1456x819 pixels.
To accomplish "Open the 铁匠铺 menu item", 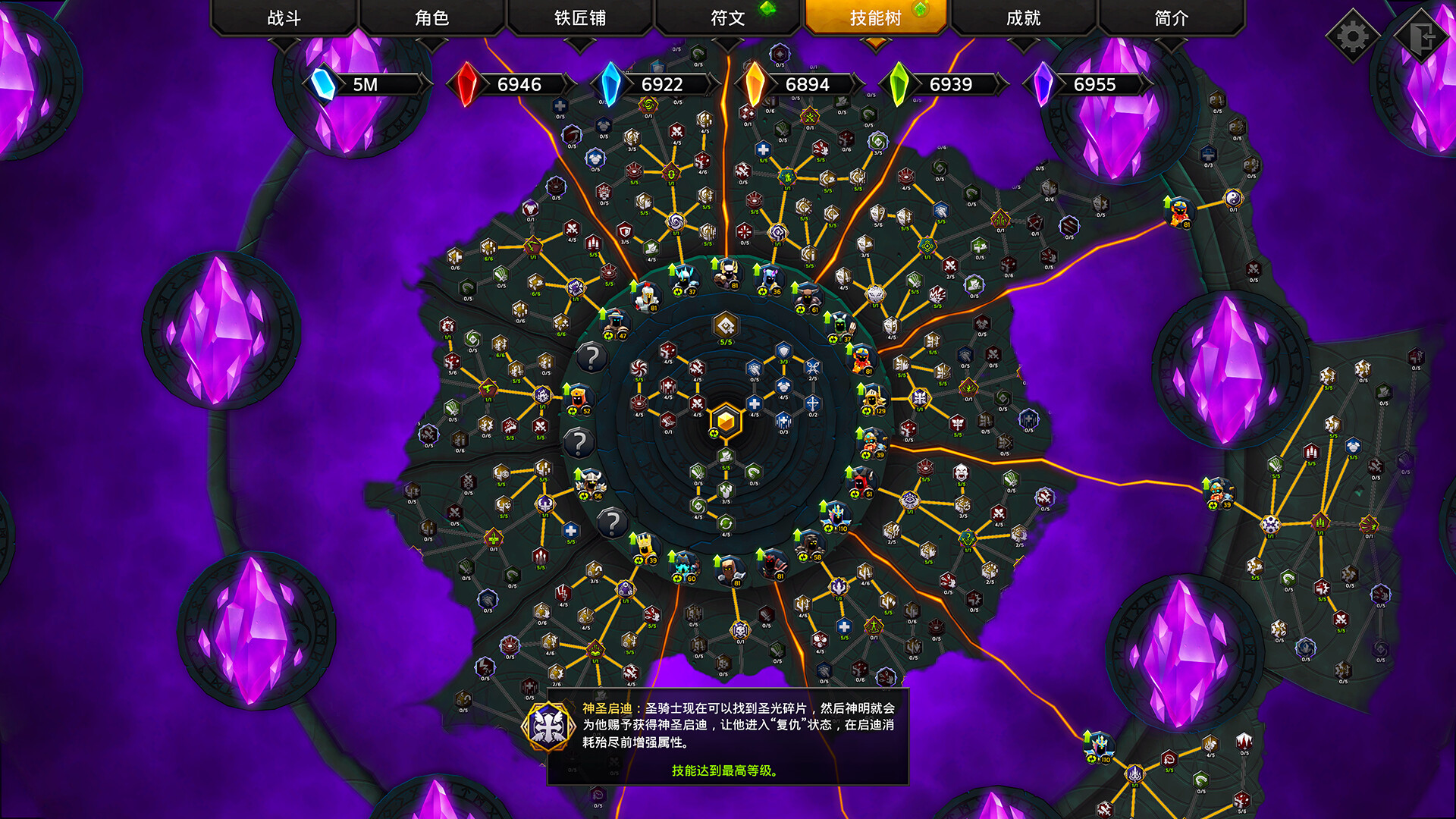I will (x=580, y=17).
